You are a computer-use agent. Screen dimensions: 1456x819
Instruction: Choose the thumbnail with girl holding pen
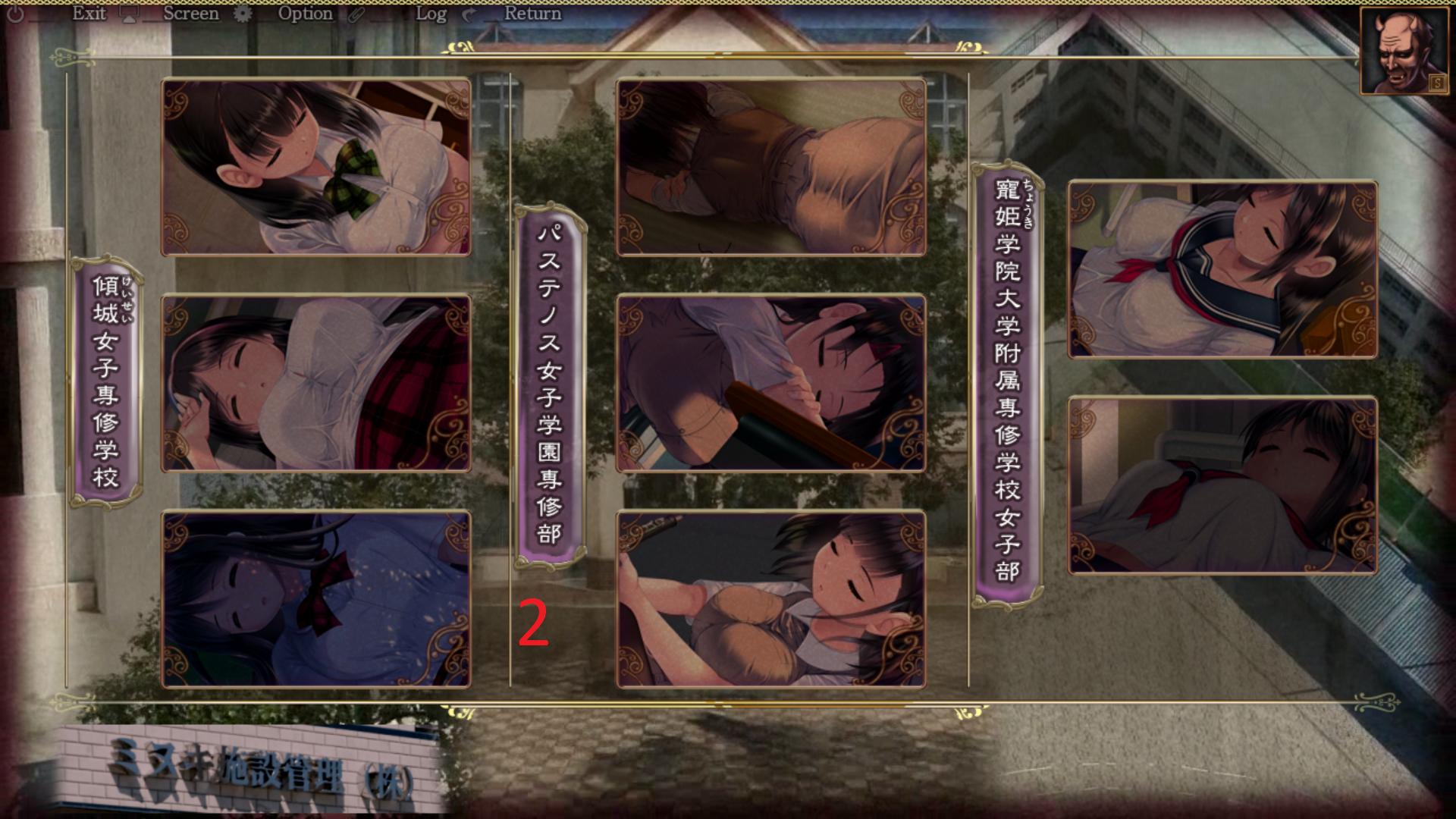pyautogui.click(x=771, y=599)
